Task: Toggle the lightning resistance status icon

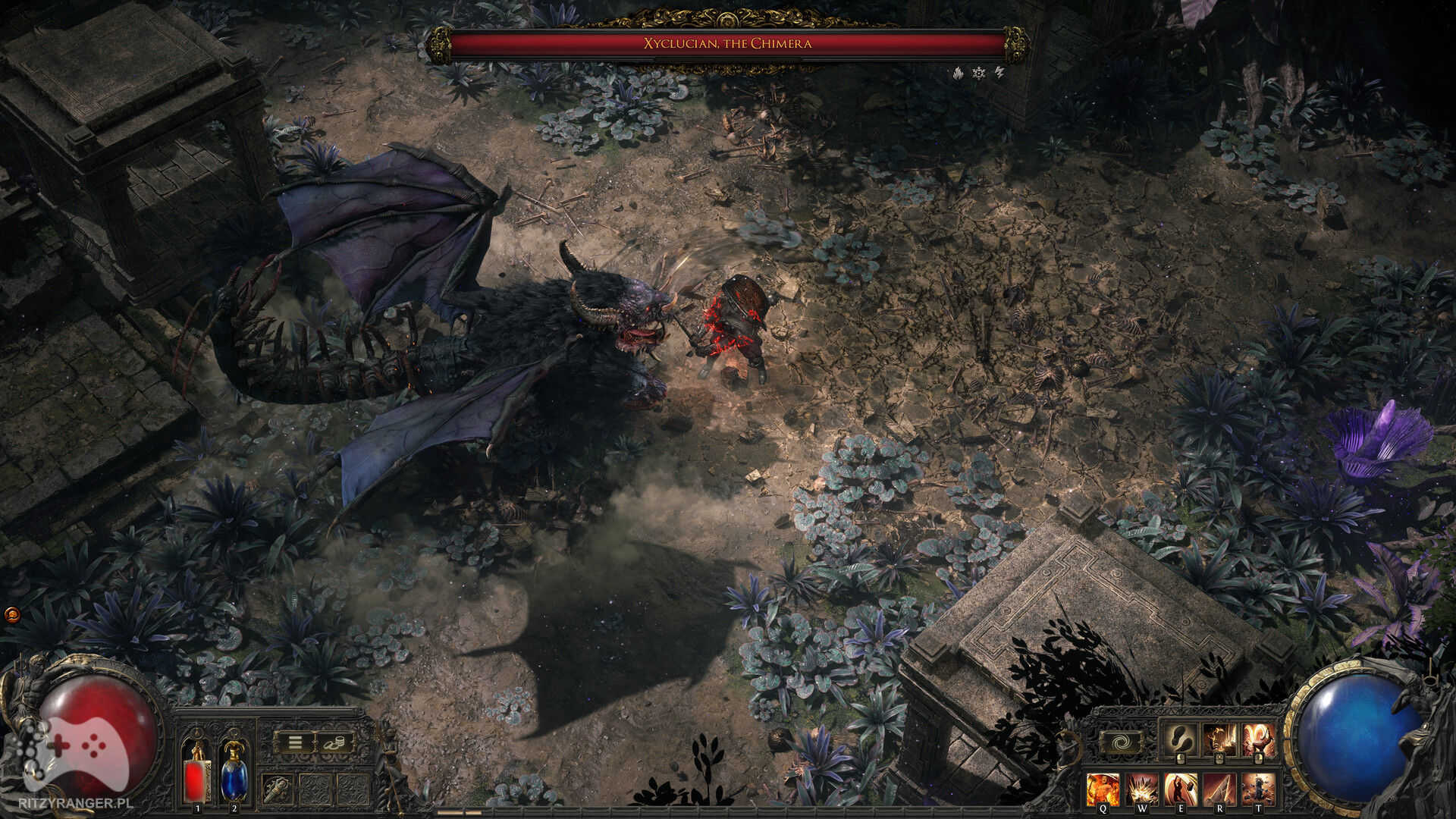Action: tap(999, 73)
